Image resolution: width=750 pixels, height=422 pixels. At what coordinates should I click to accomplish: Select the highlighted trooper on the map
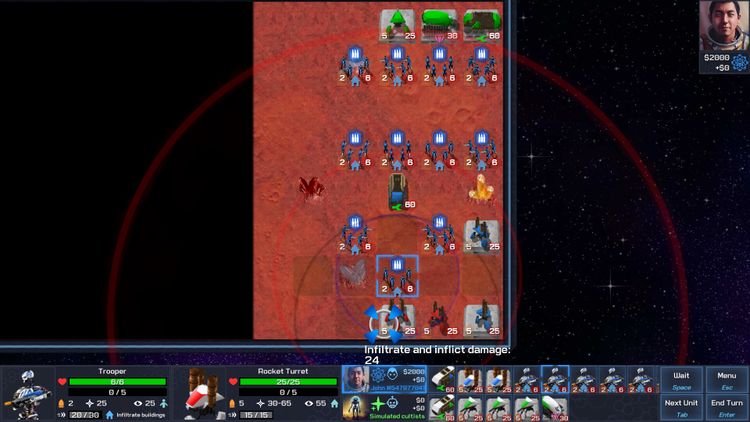point(397,274)
